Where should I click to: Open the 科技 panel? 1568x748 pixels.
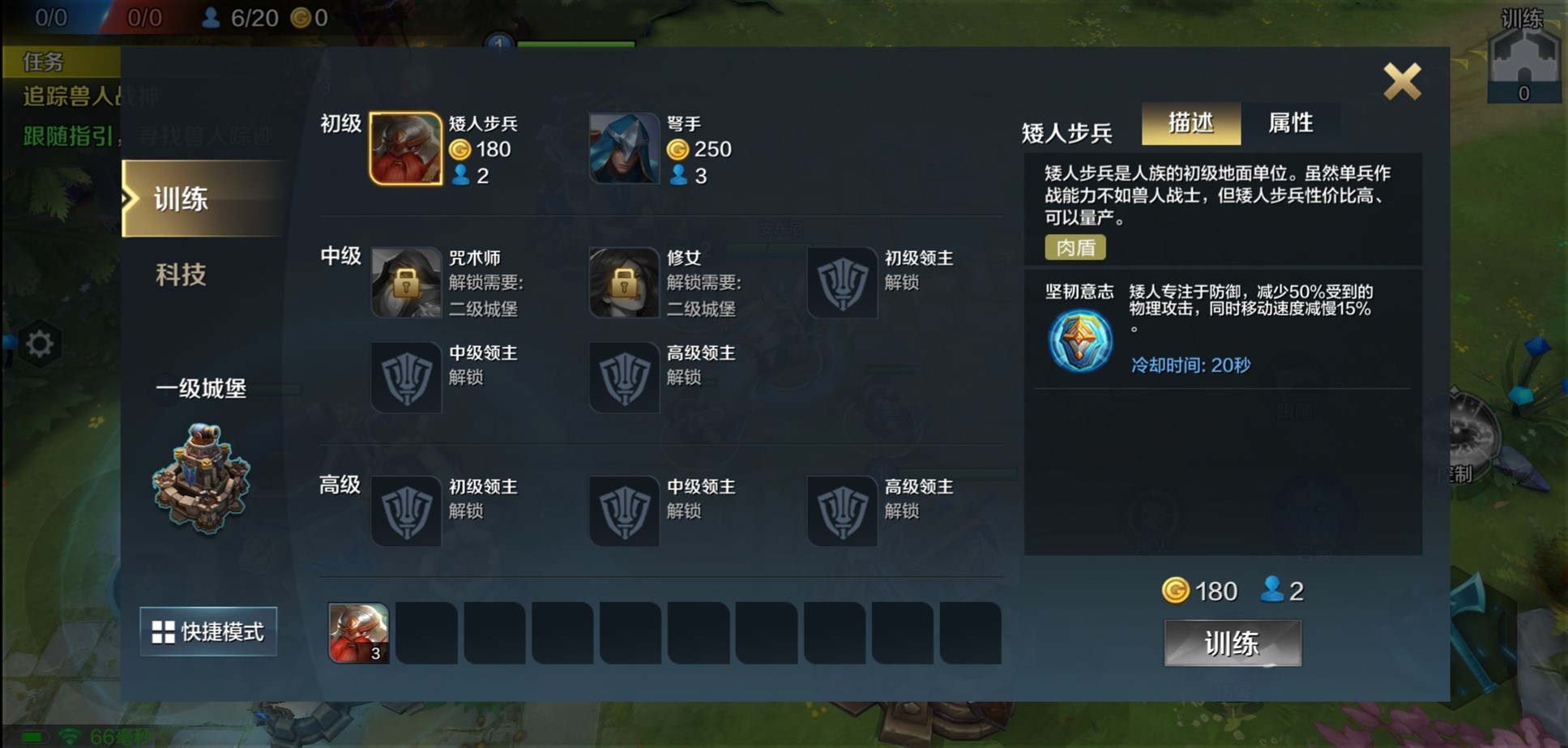(179, 276)
